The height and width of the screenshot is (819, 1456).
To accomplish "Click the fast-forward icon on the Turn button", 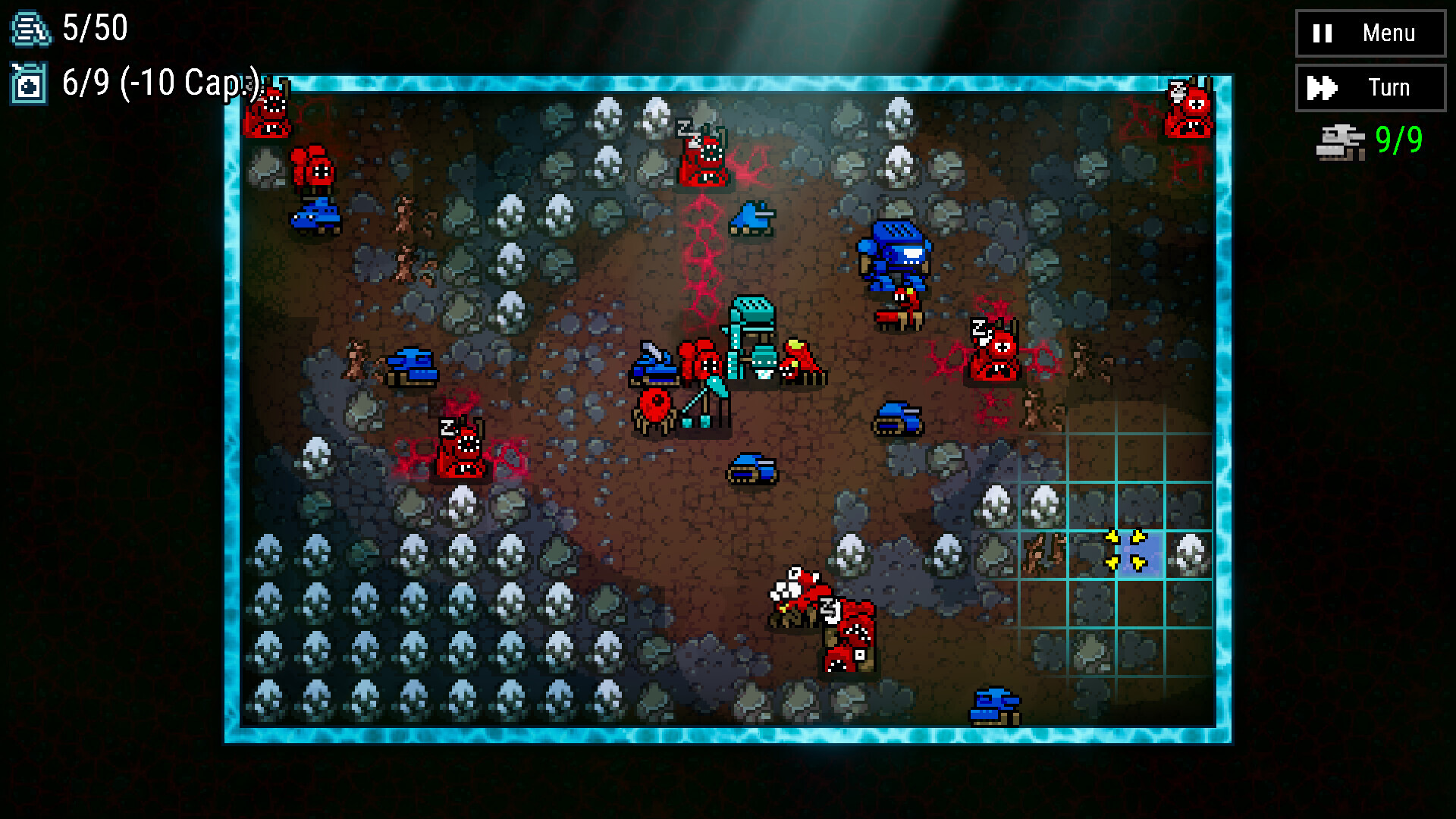I will click(x=1321, y=87).
